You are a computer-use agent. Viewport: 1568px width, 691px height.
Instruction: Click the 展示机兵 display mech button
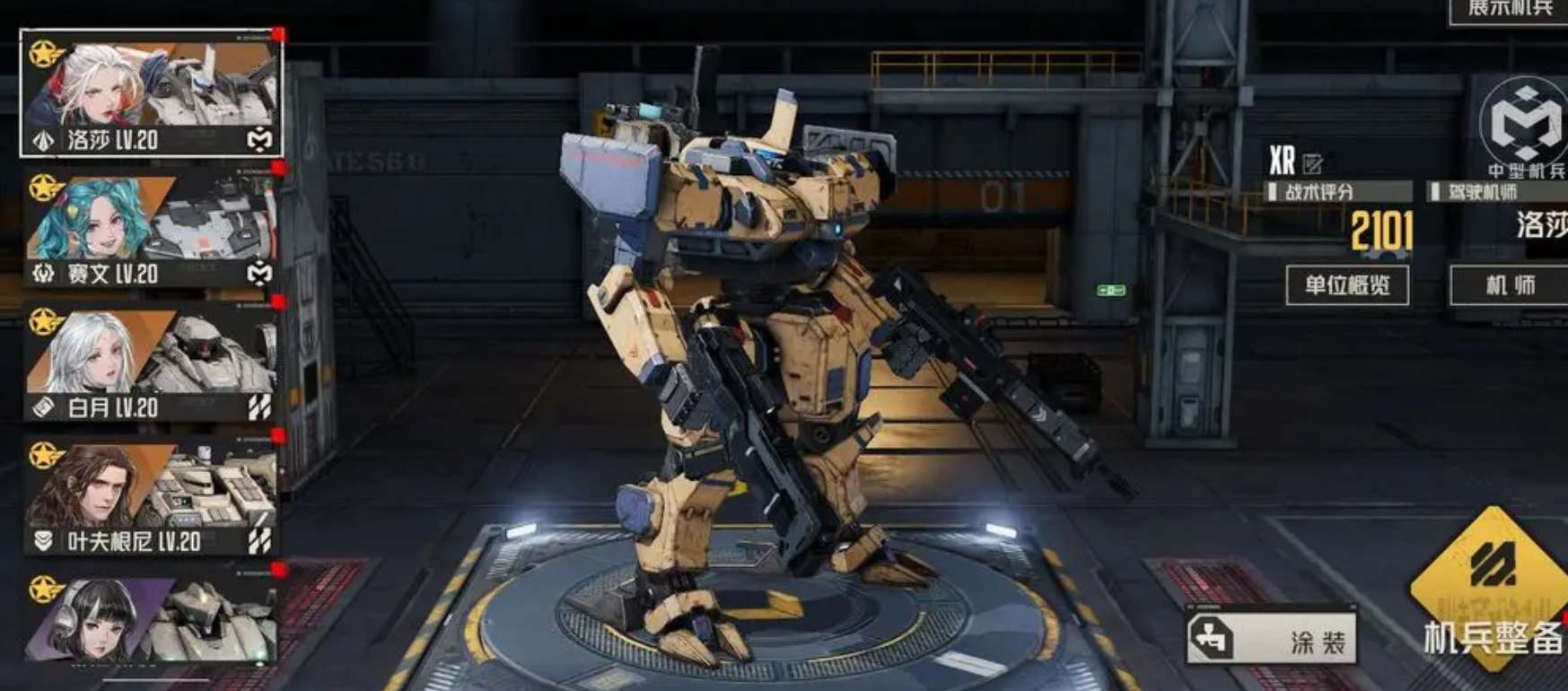click(1510, 9)
